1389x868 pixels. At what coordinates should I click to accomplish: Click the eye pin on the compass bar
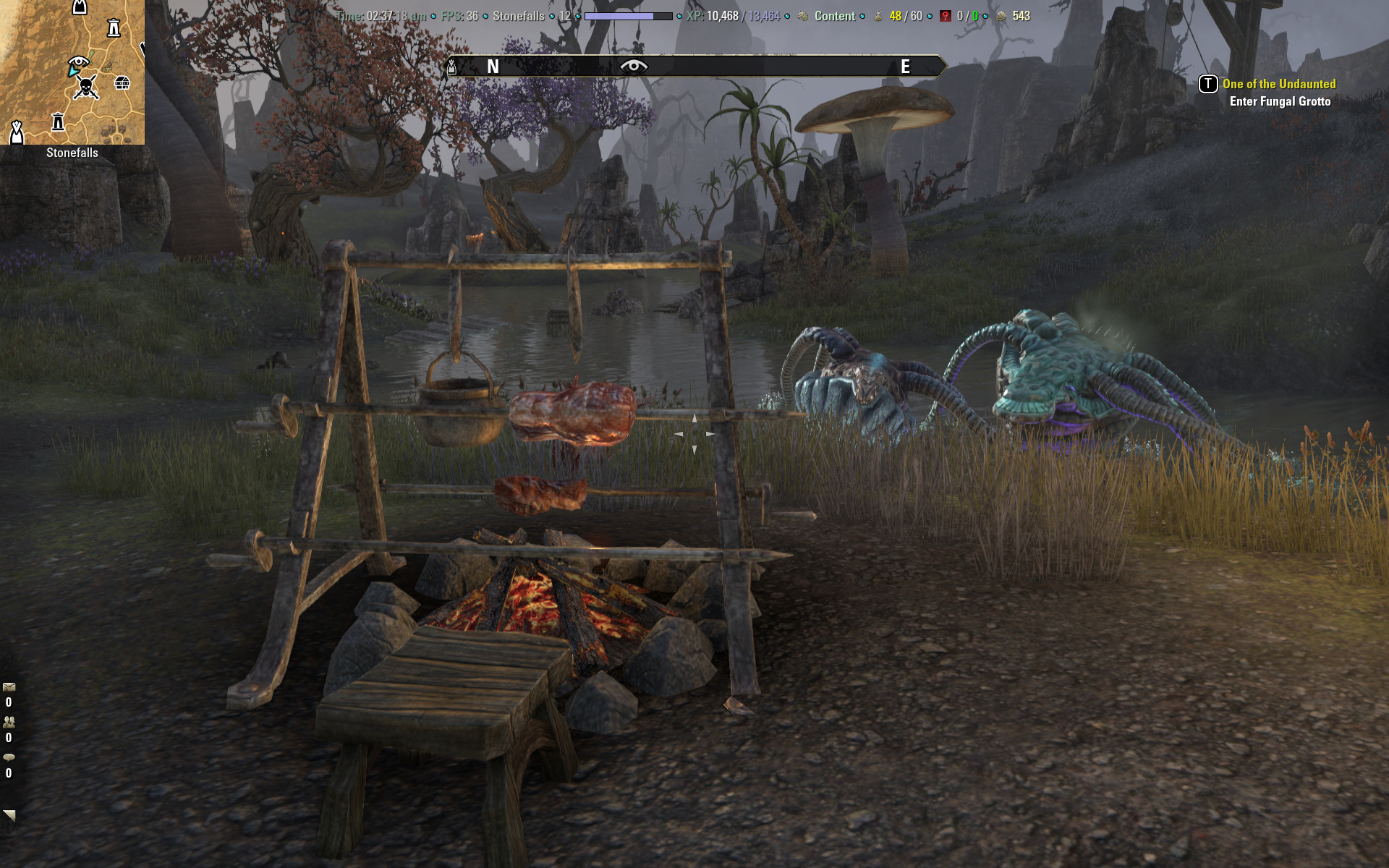634,67
